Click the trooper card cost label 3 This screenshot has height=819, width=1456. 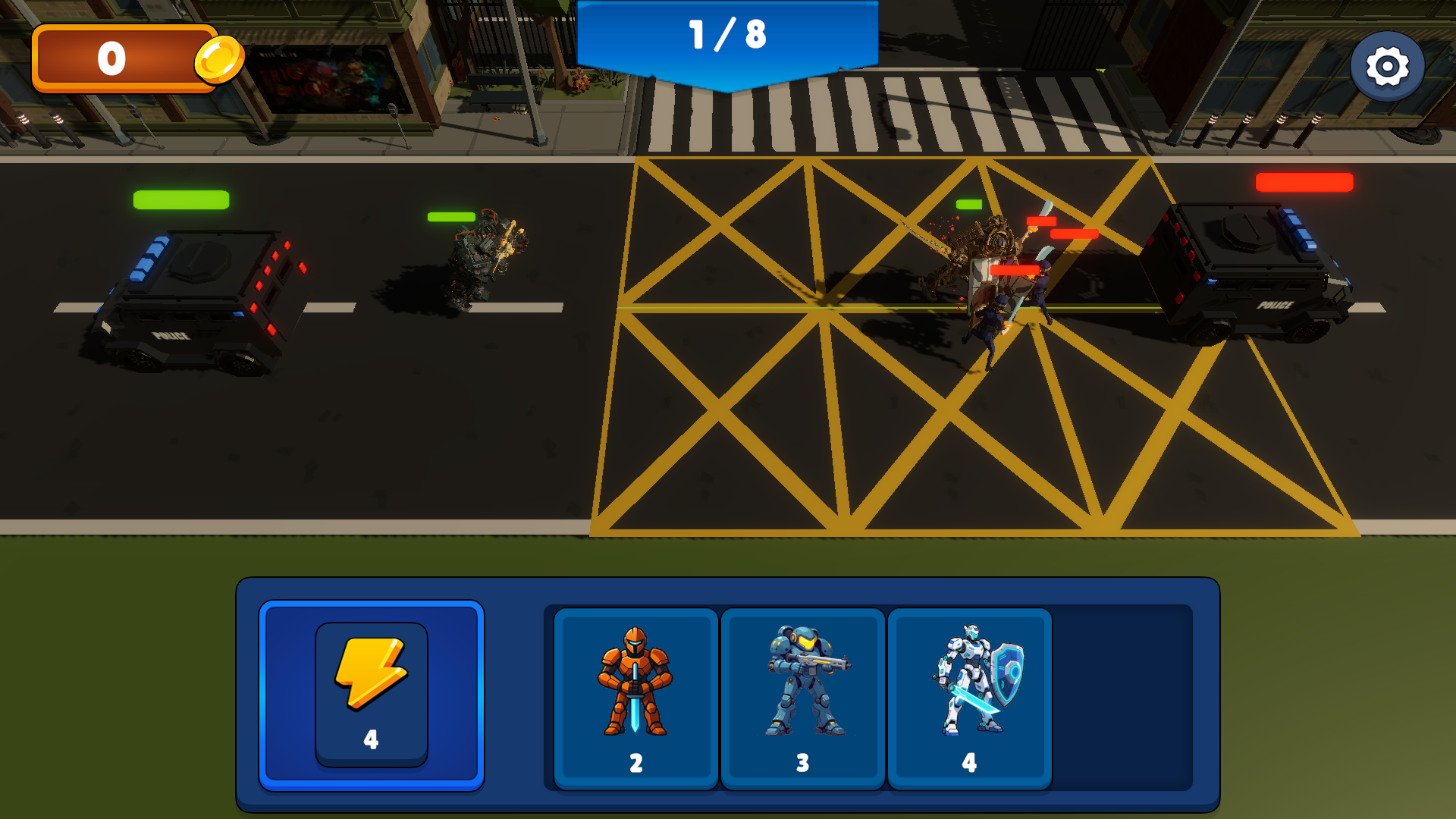[803, 765]
